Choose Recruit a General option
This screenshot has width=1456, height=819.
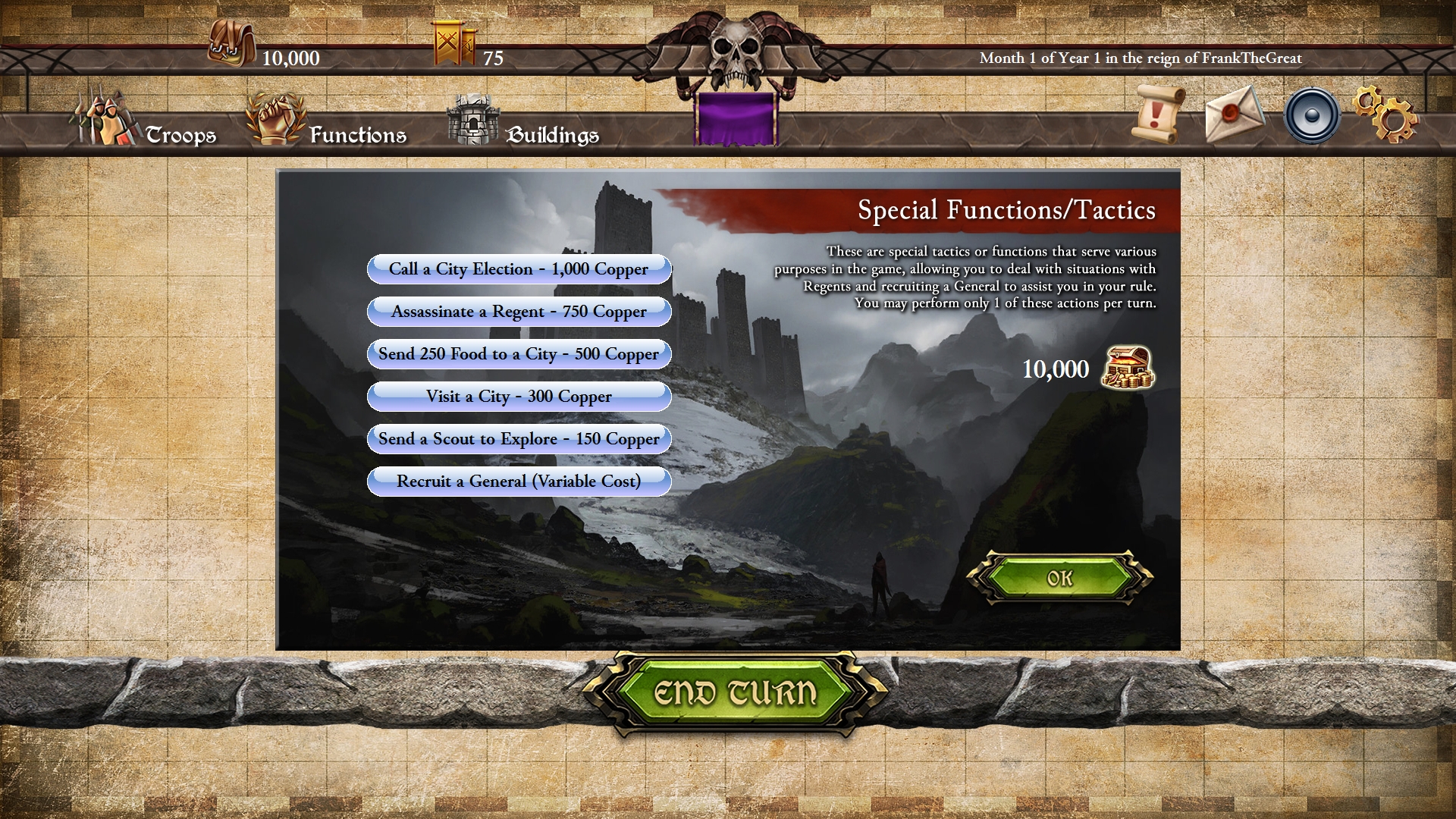[519, 482]
